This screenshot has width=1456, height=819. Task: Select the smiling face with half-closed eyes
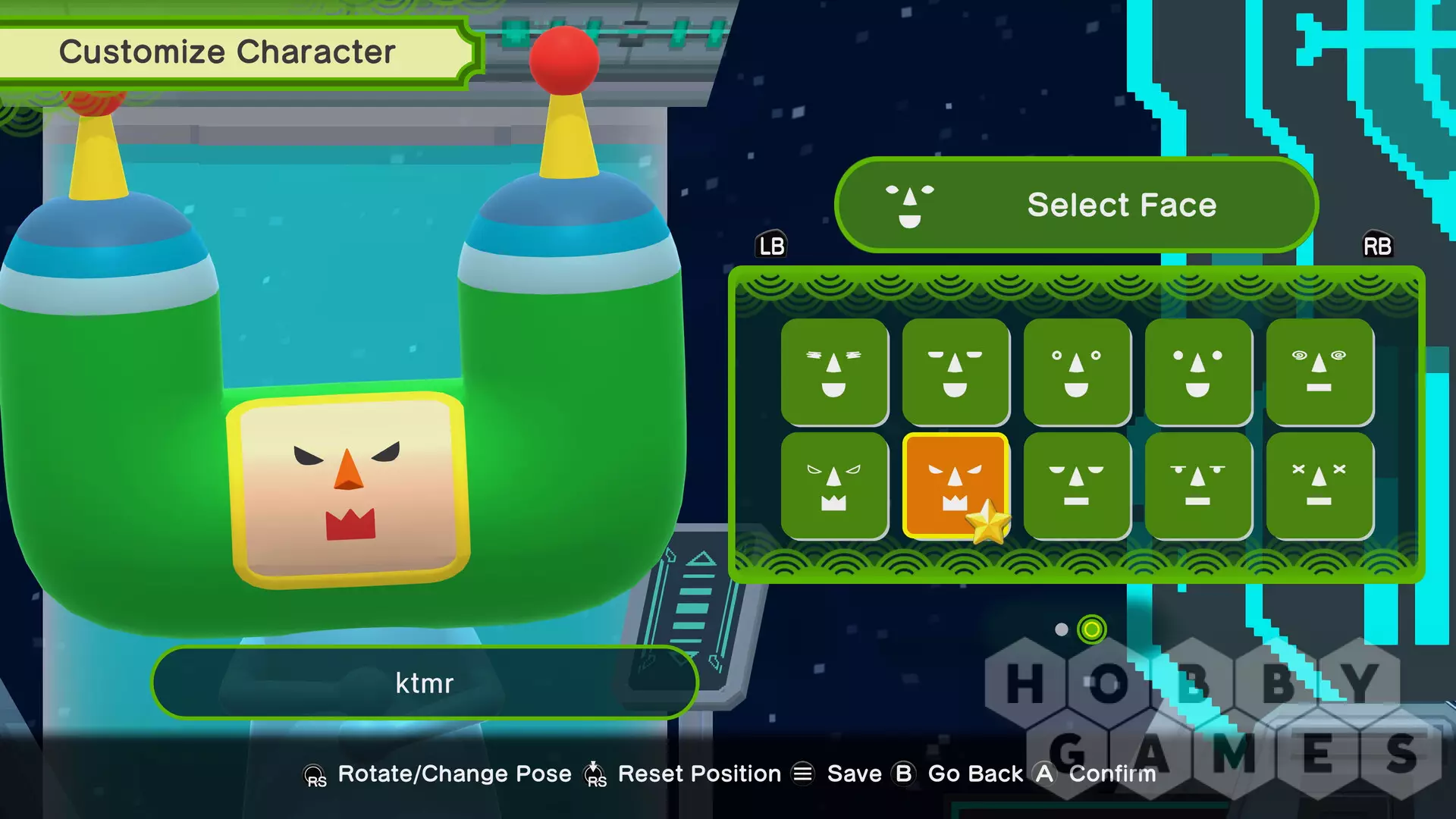point(955,372)
